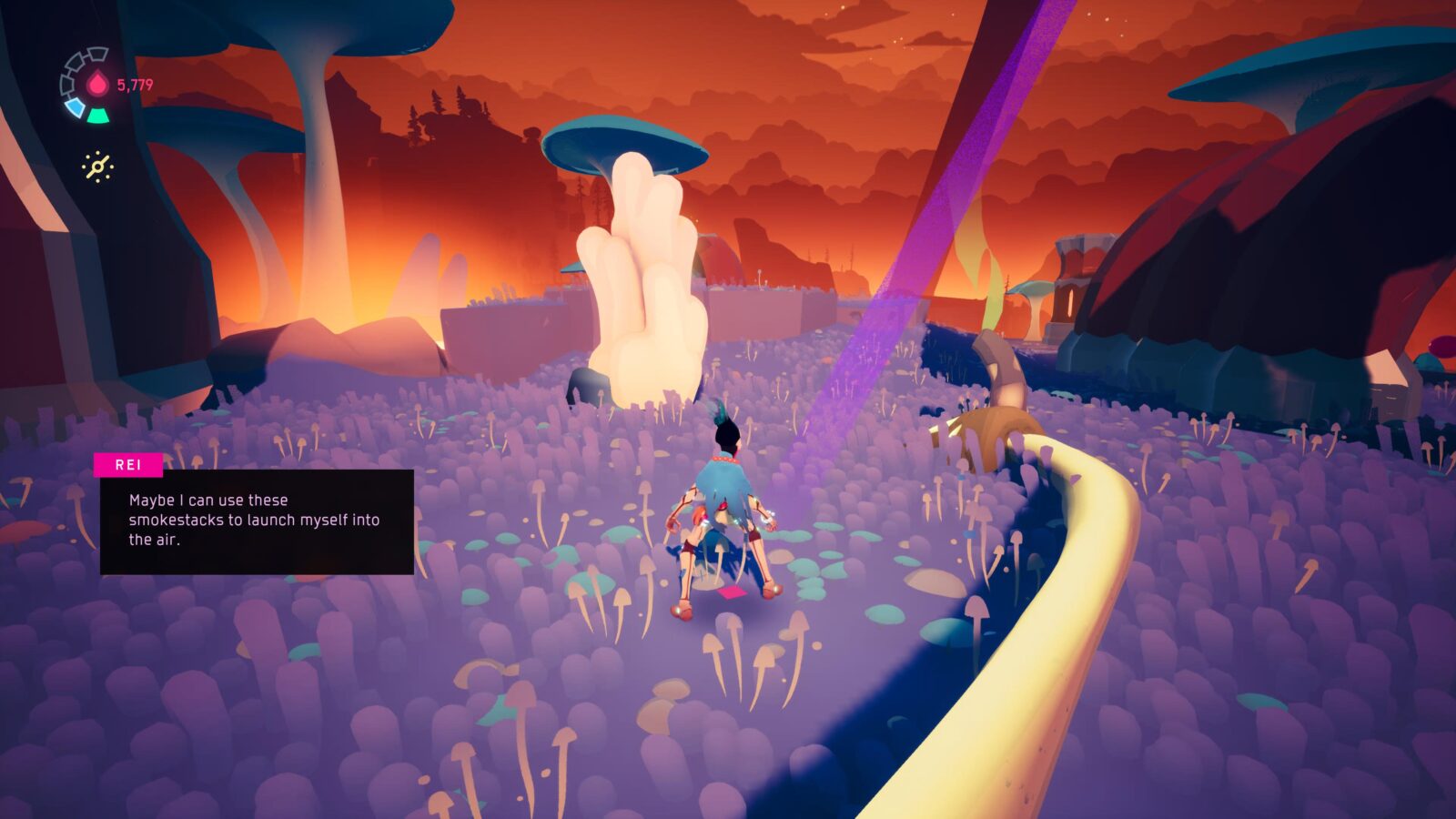Select the pink plasma droplet icon

(96, 85)
